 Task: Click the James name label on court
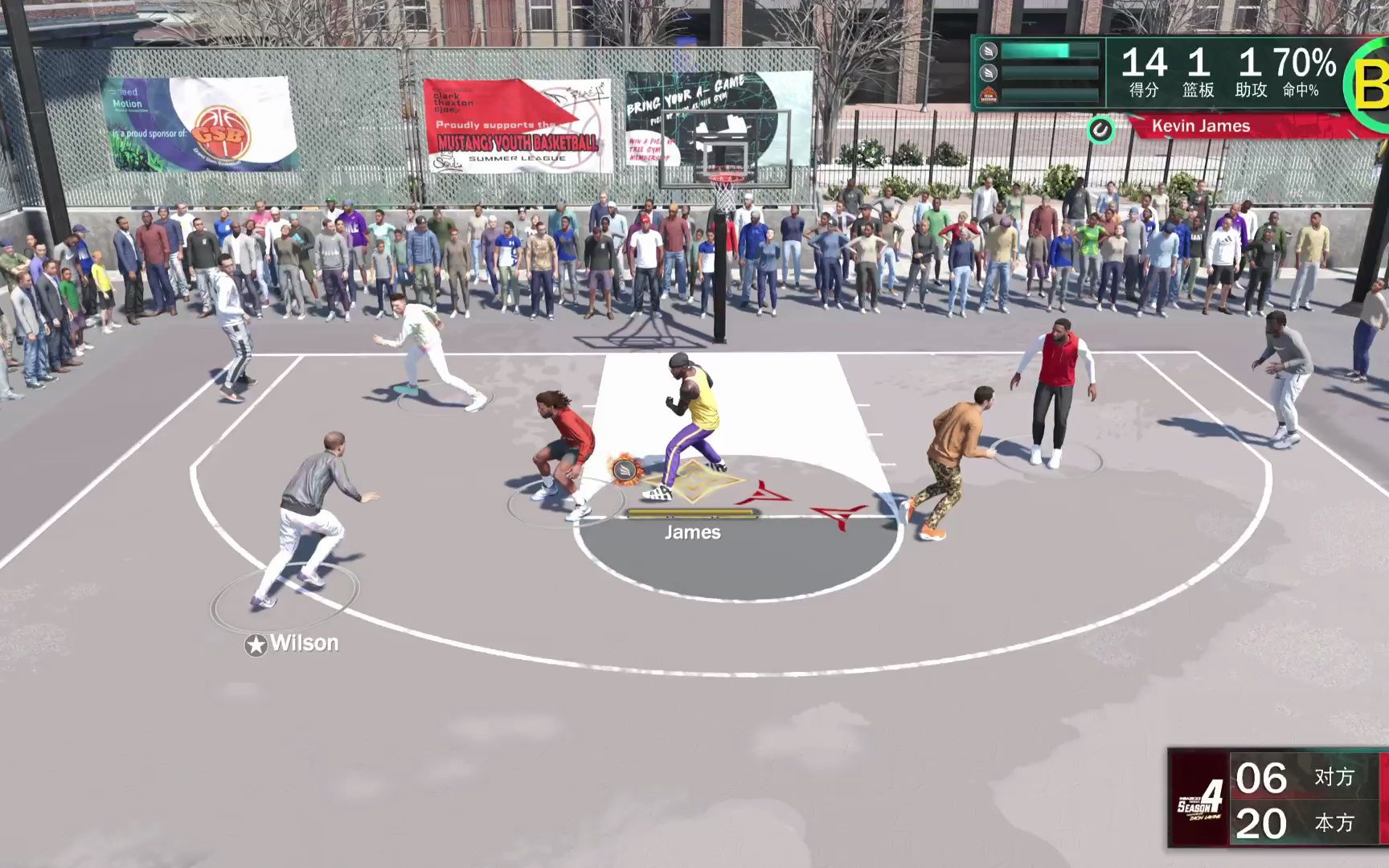pyautogui.click(x=693, y=532)
